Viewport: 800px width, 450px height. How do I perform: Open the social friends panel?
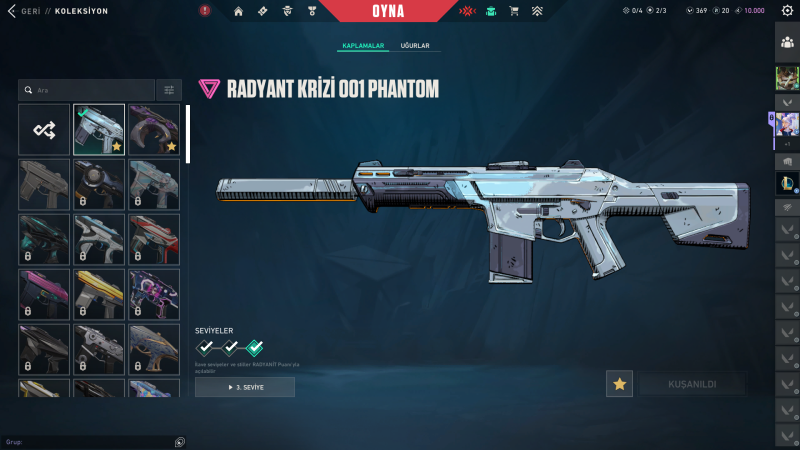pos(787,43)
